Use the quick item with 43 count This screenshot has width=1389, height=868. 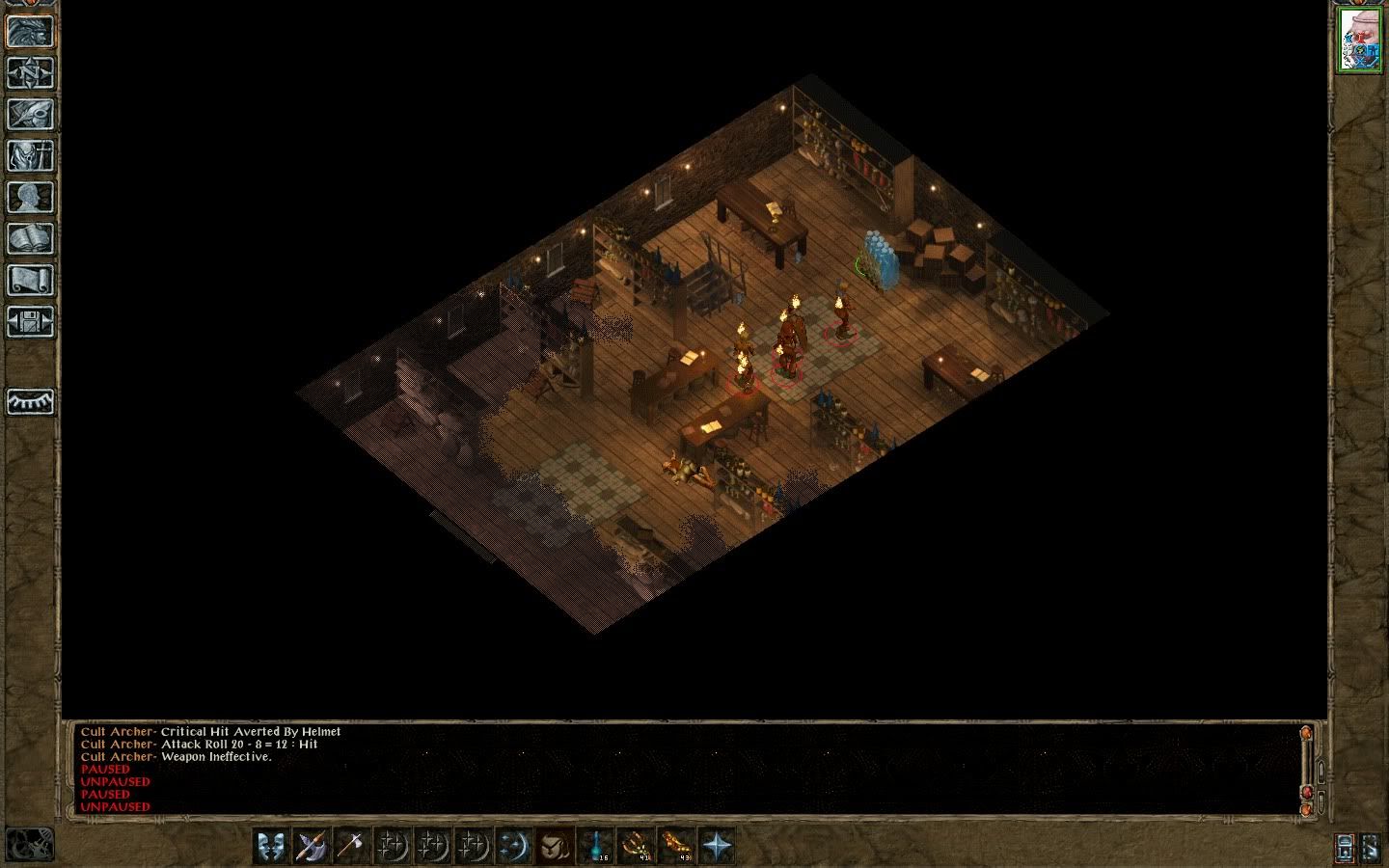point(676,846)
